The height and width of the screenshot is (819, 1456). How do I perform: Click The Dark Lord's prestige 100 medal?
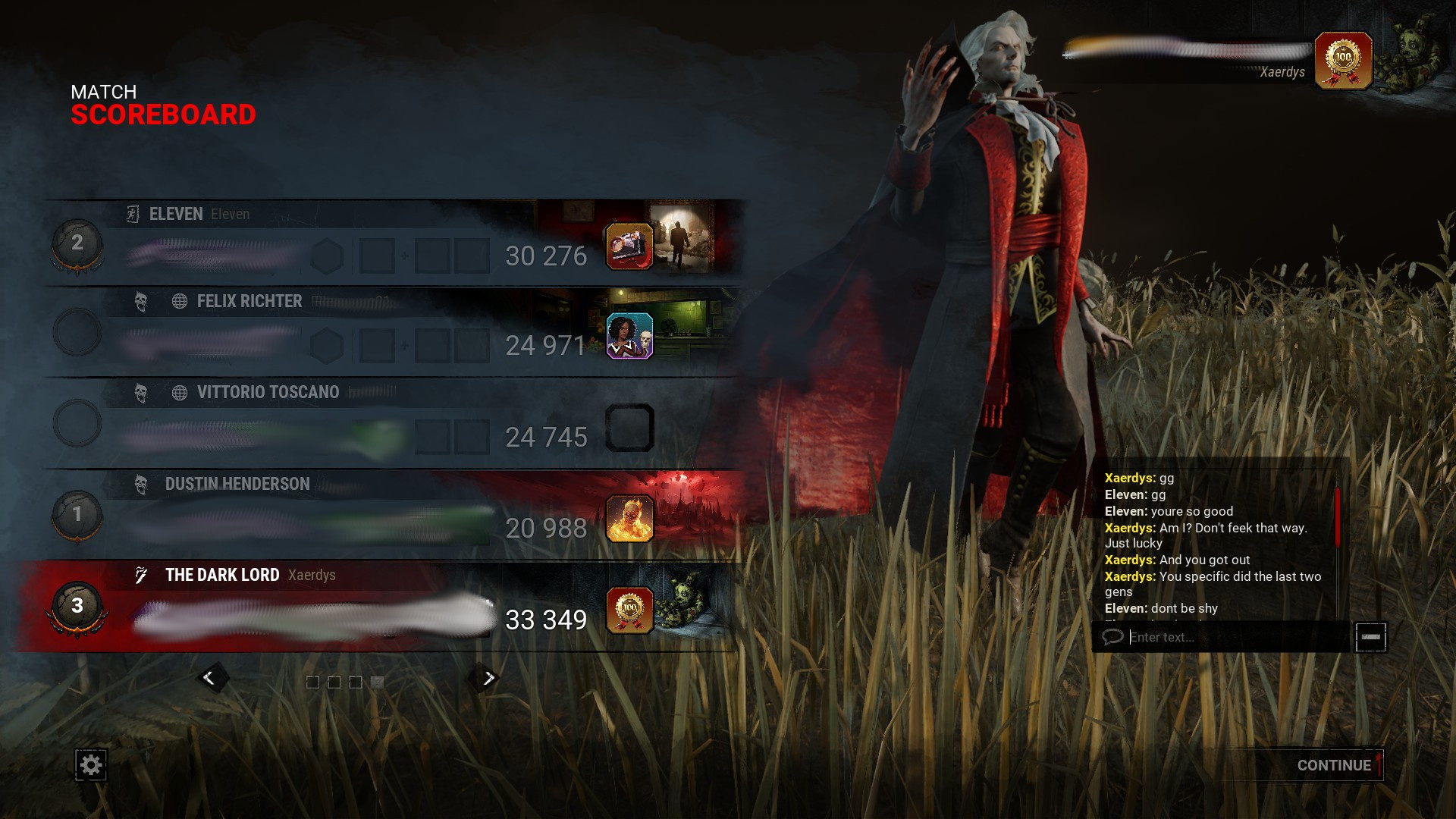pos(630,610)
